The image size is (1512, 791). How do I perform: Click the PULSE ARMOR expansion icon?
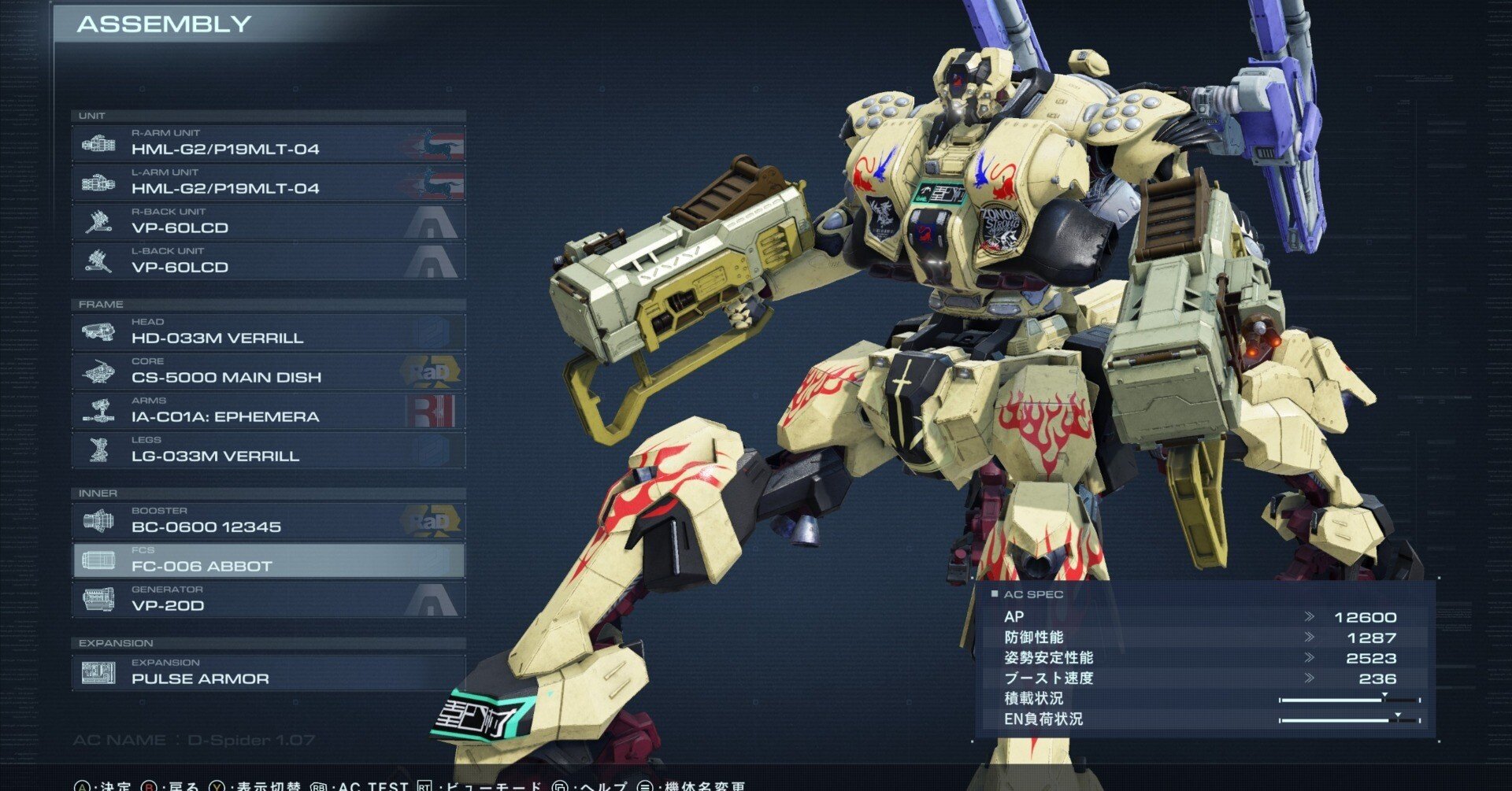(x=98, y=673)
